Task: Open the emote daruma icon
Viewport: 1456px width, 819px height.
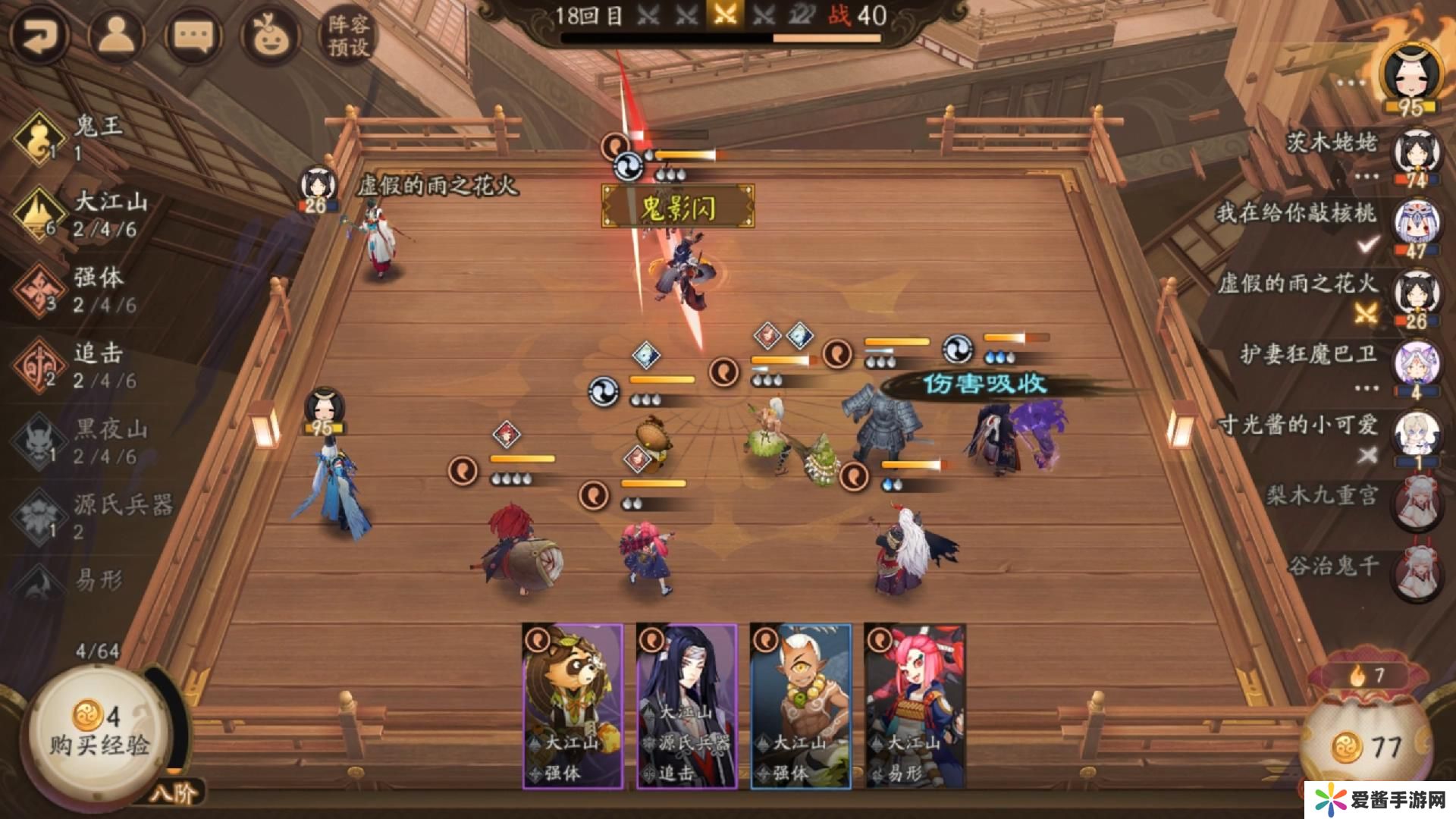Action: (268, 36)
